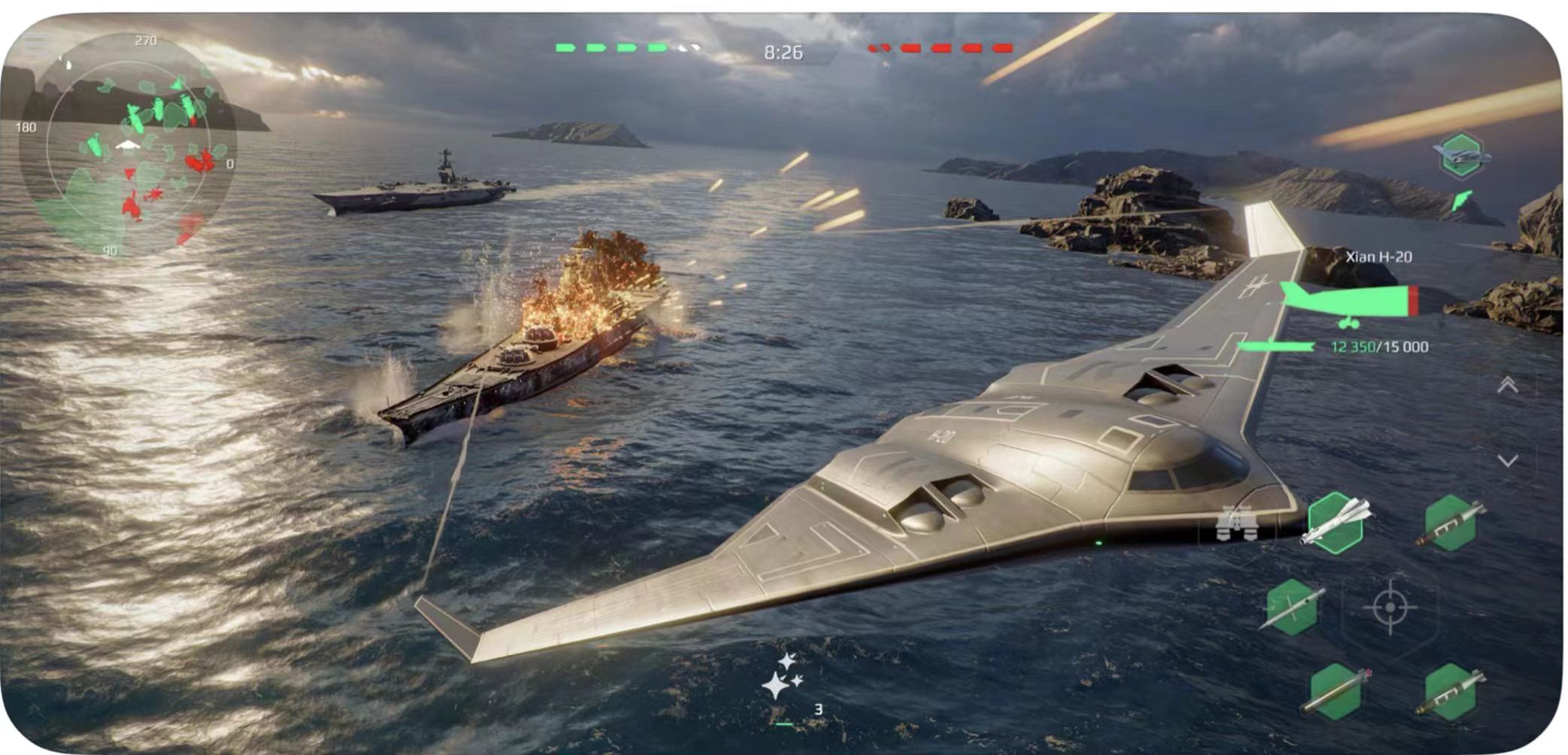1568x755 pixels.
Task: Activate the targeting crosshair control
Action: 1391,607
